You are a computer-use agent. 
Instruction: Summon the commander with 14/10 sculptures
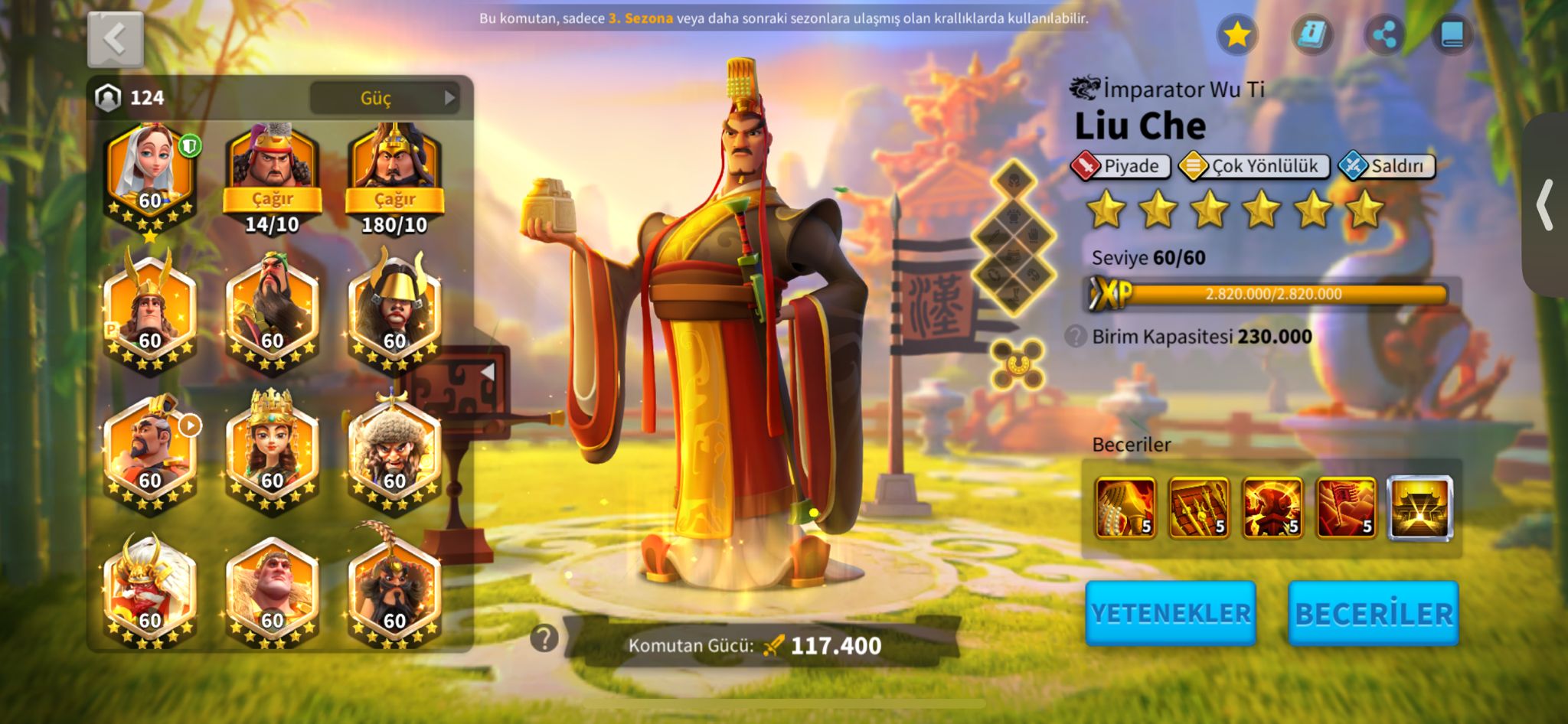[272, 199]
